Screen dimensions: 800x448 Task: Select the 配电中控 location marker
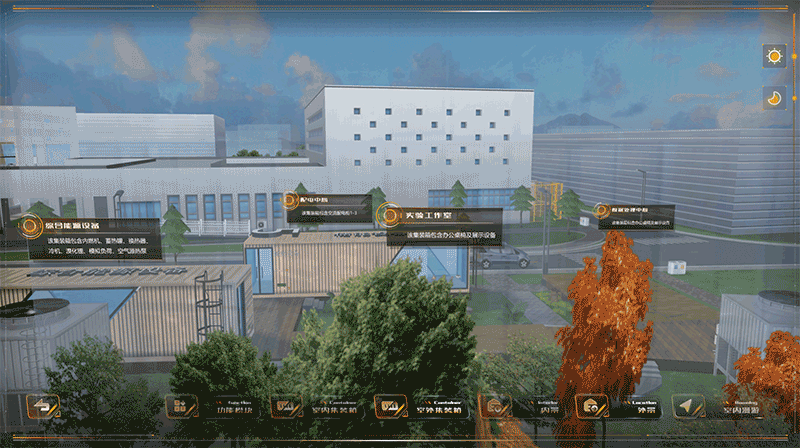pos(297,201)
